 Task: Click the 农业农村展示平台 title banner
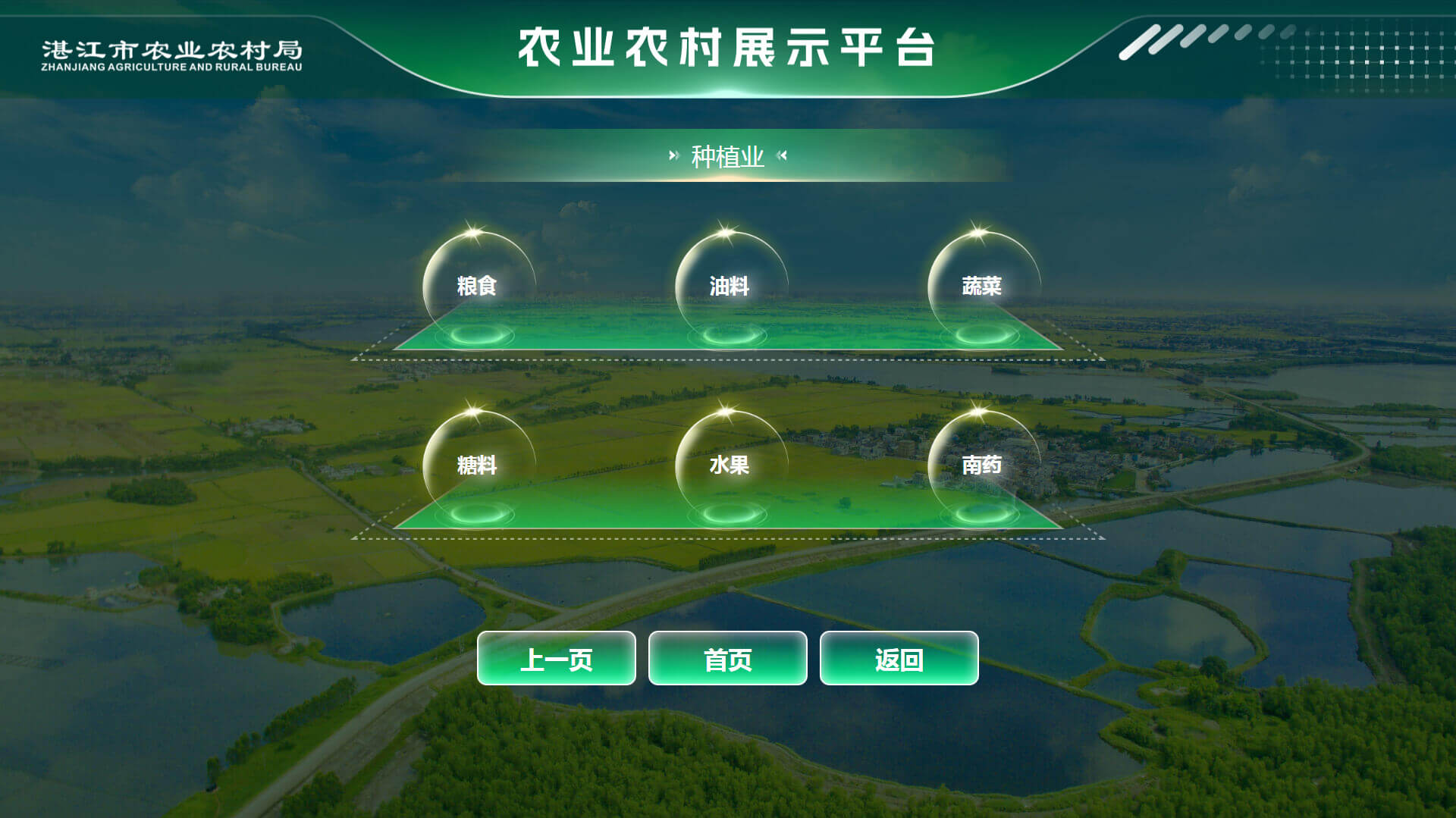(x=728, y=47)
